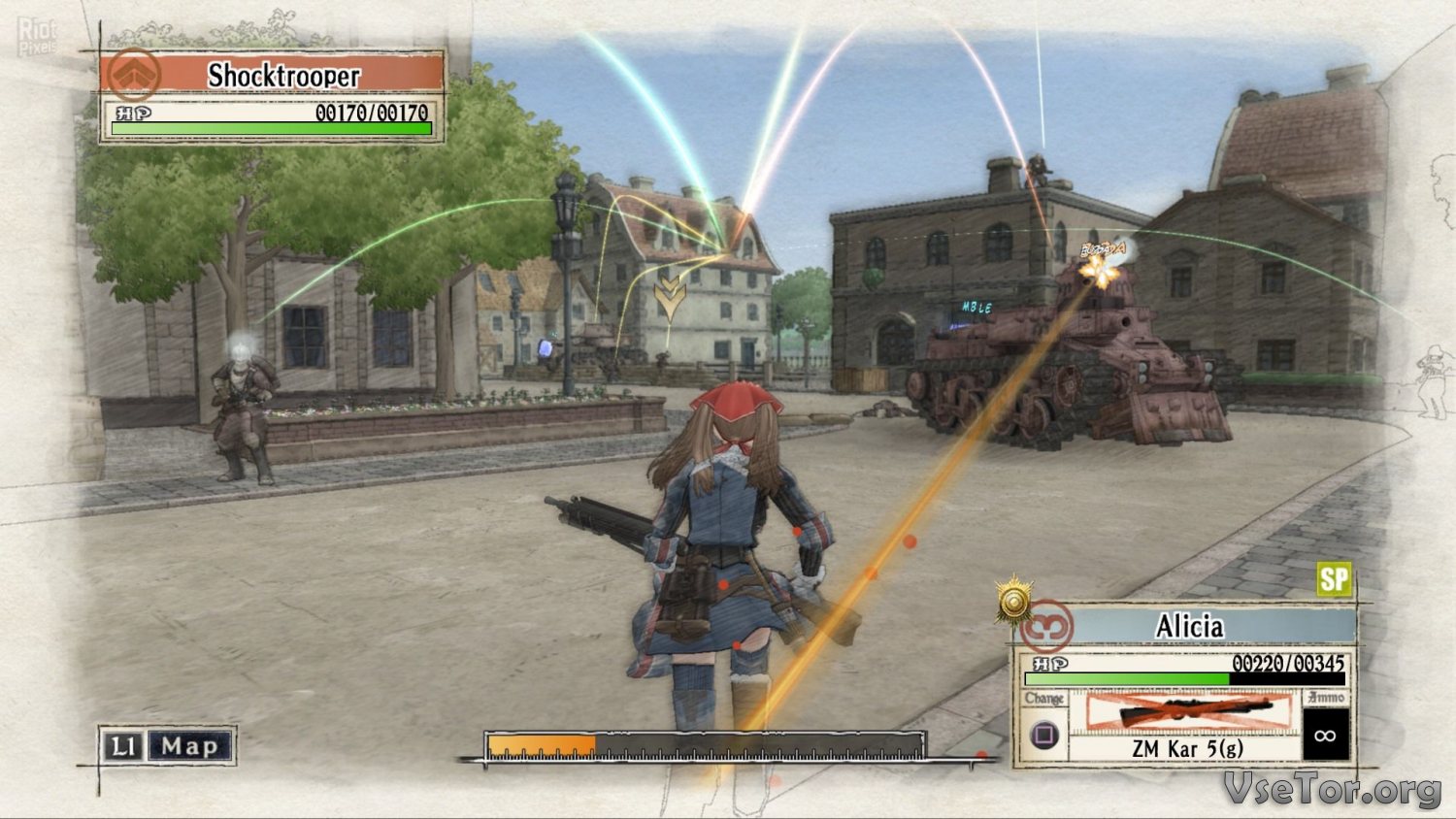Click Alicia's scout class emblem
This screenshot has width=1456, height=819.
(1046, 627)
